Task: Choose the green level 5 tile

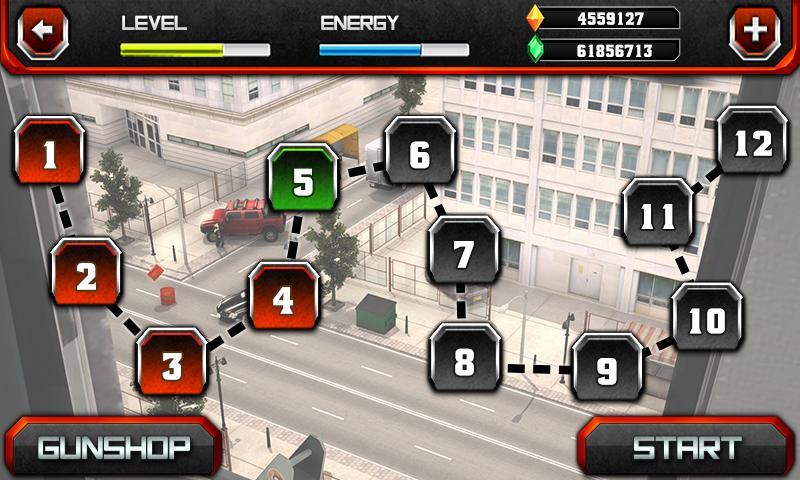Action: (304, 183)
